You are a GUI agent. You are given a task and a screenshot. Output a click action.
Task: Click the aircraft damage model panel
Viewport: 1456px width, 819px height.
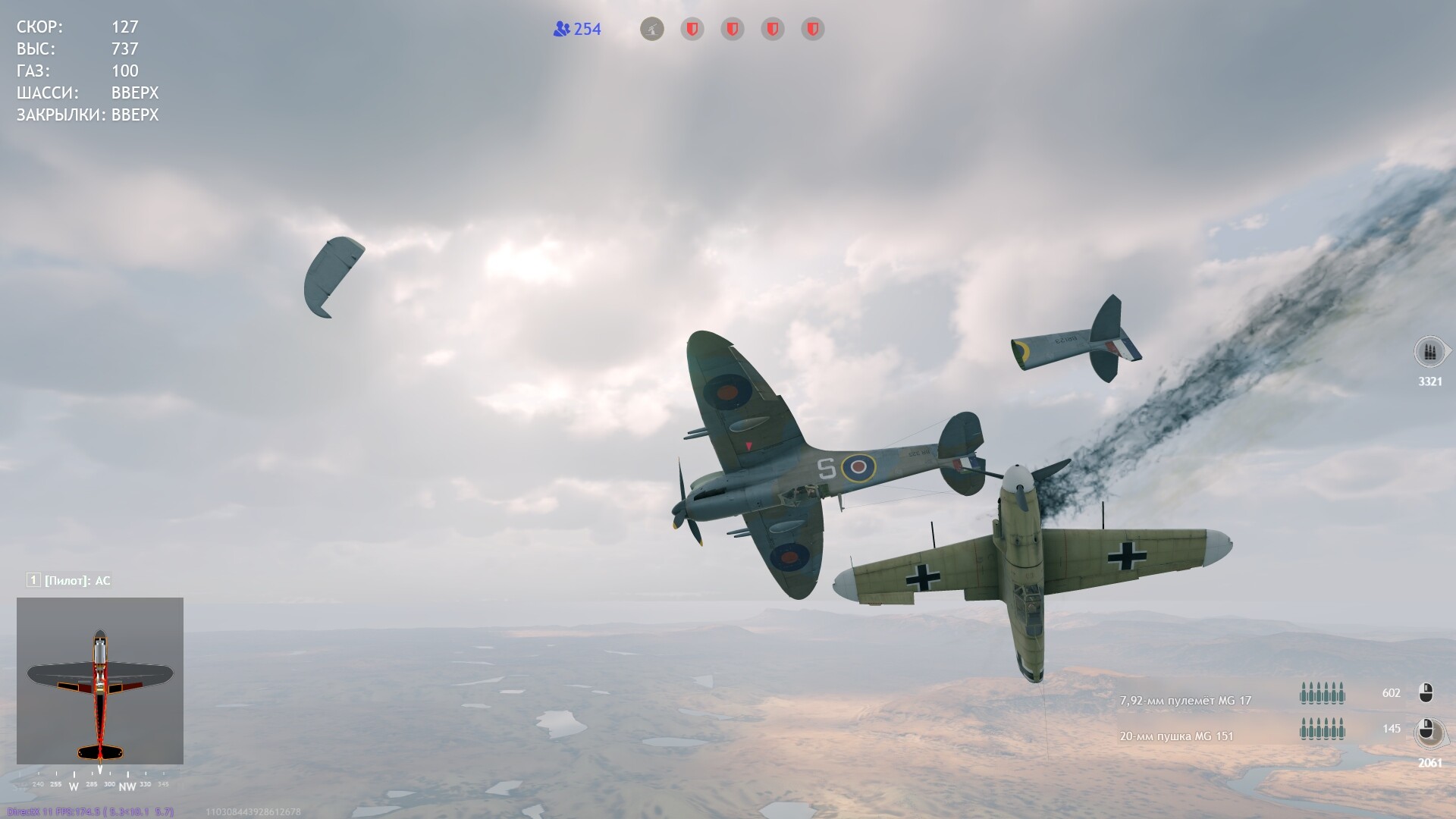(x=100, y=680)
